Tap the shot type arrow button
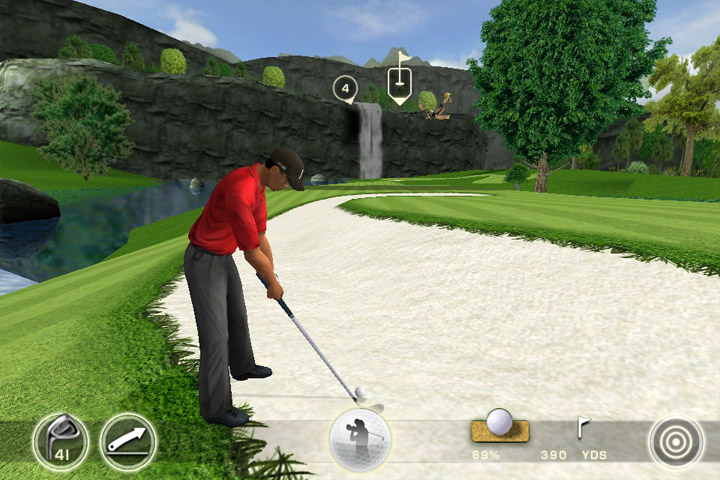This screenshot has height=480, width=720. click(128, 441)
